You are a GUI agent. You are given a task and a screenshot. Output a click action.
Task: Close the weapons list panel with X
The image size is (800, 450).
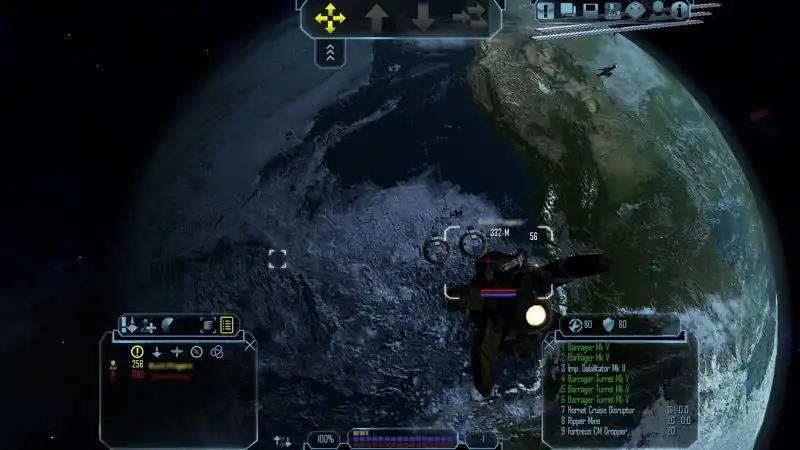(x=549, y=343)
